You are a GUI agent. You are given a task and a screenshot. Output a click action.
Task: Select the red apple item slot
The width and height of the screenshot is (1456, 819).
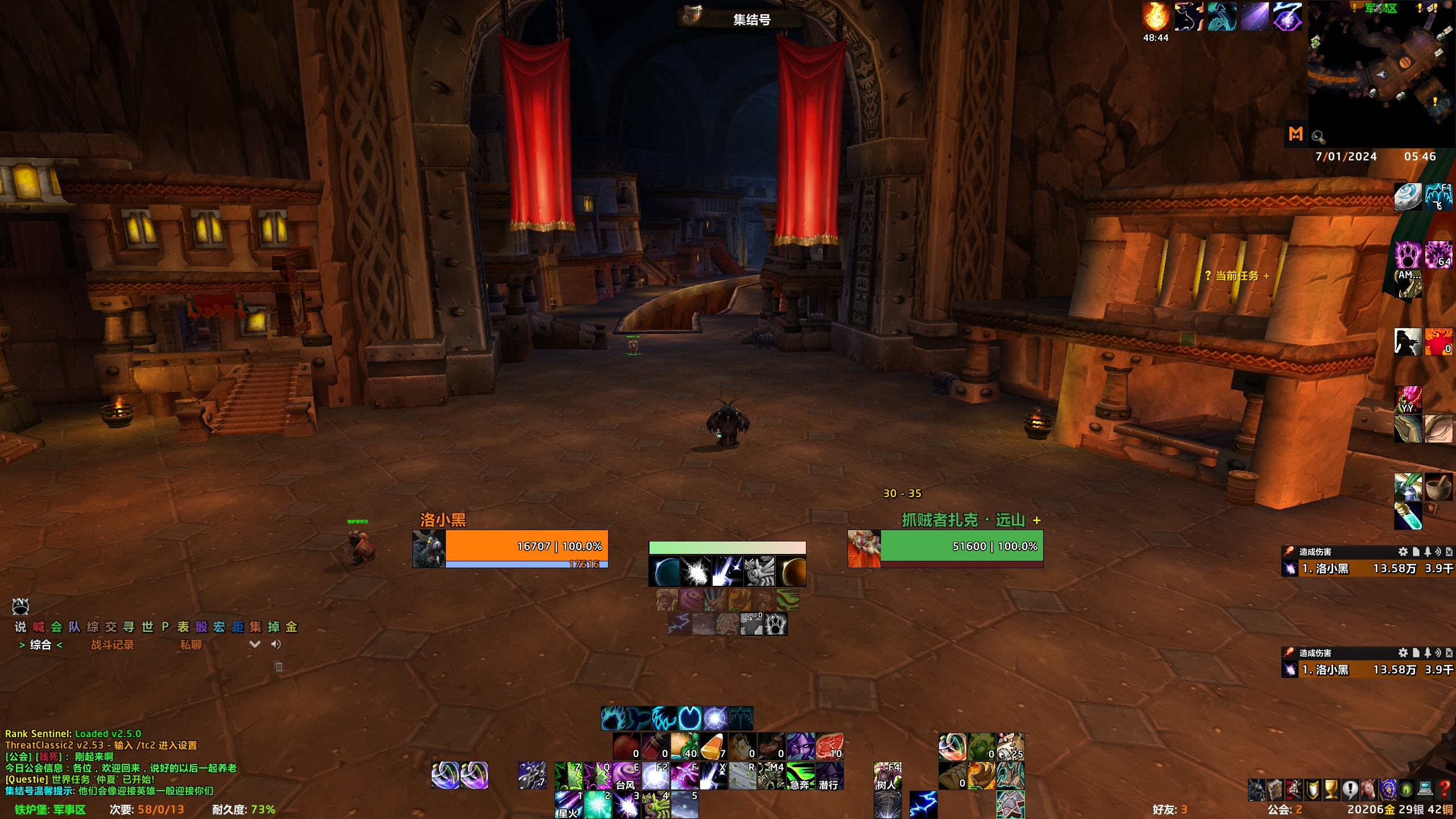point(626,746)
